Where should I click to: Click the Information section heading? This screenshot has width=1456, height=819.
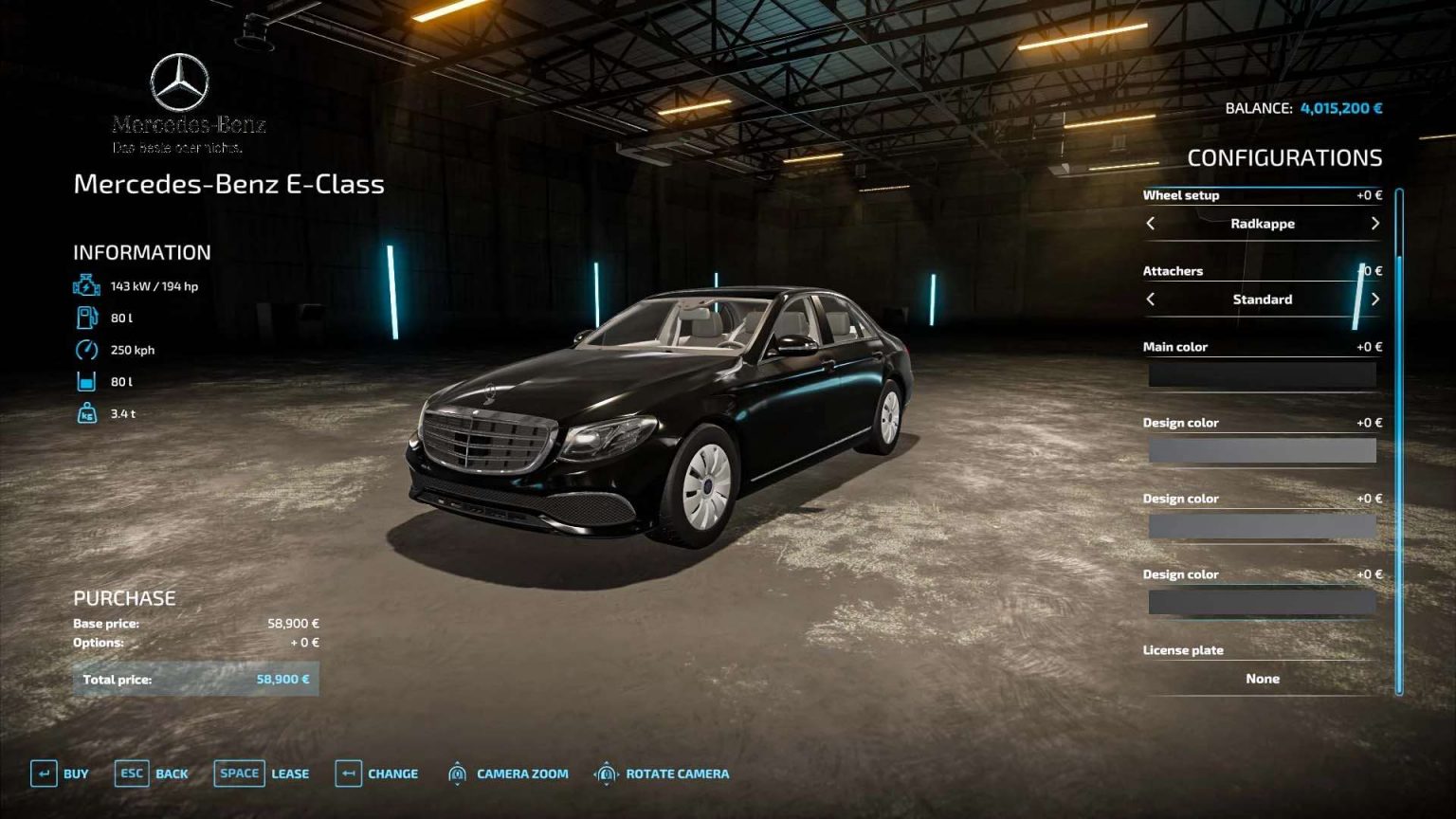click(140, 252)
